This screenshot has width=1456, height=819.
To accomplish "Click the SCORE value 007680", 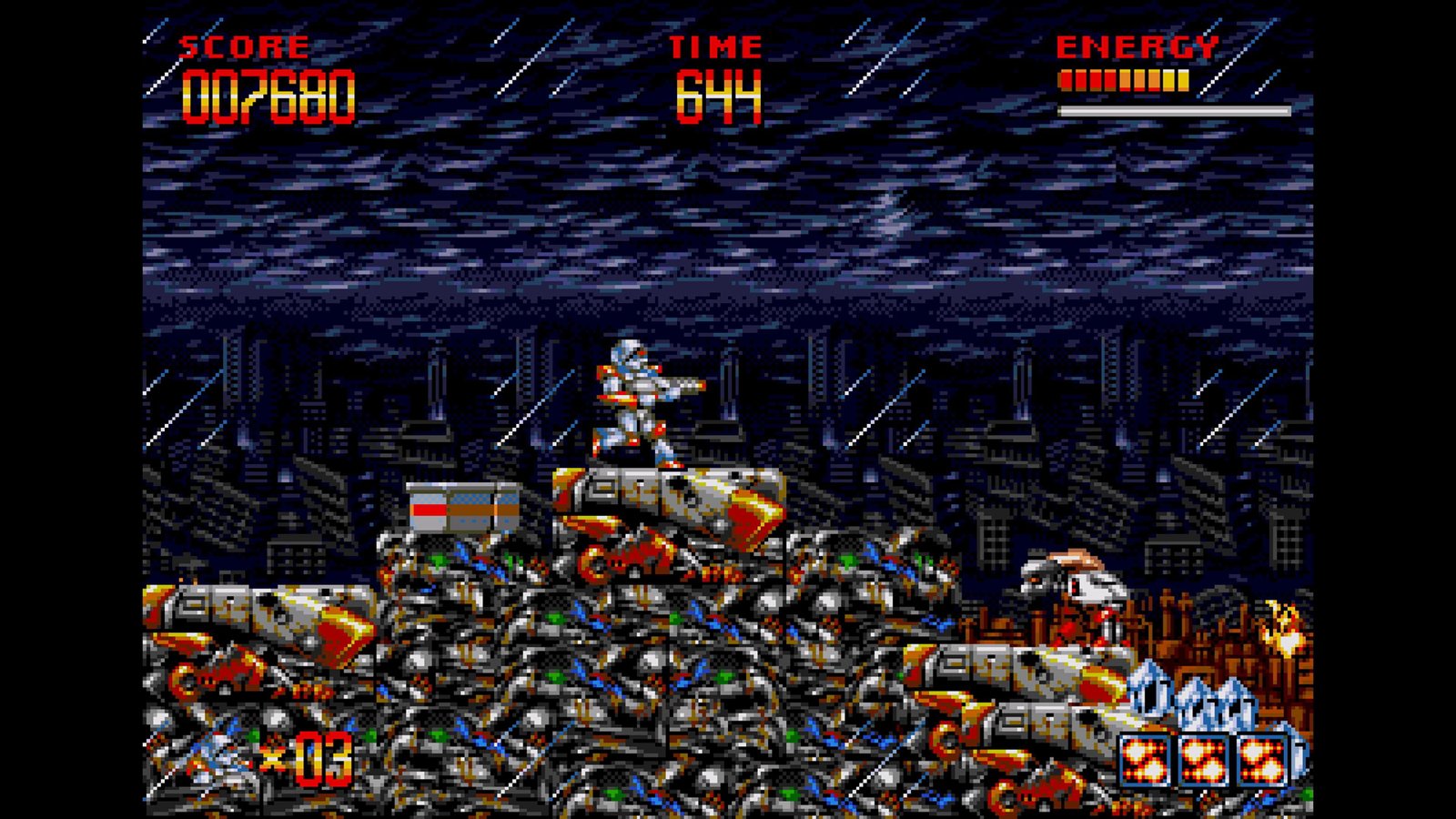I will point(268,91).
